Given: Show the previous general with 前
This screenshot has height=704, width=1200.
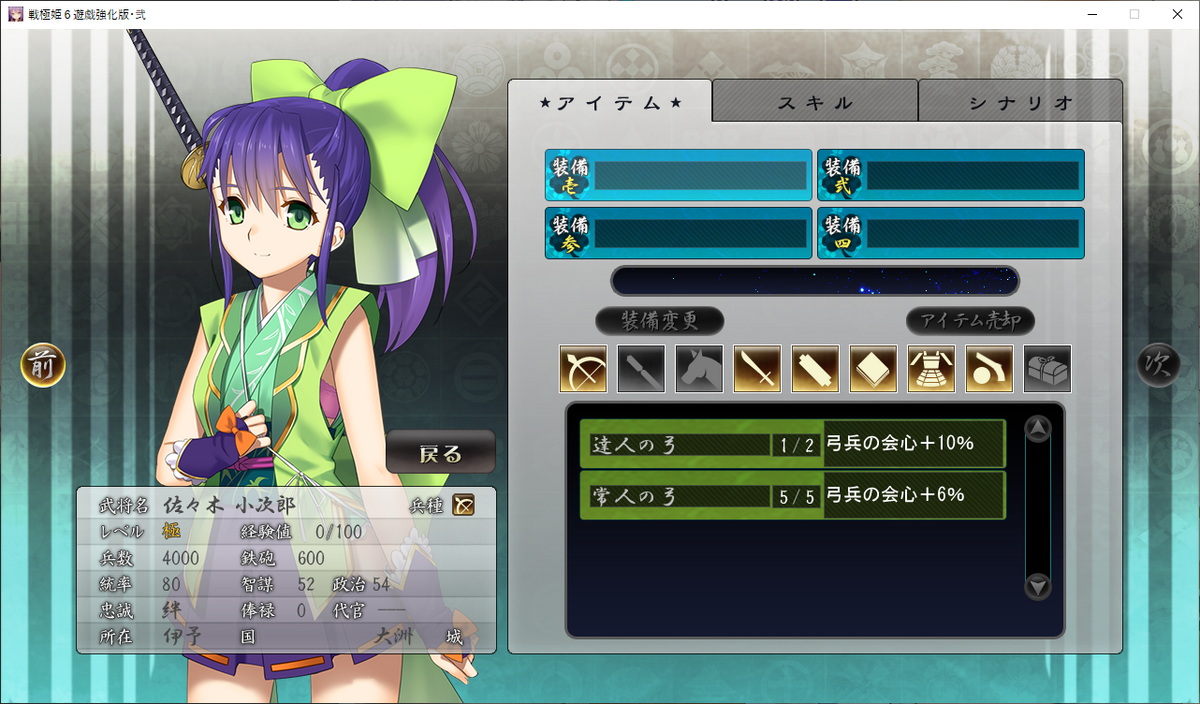Looking at the screenshot, I should click(43, 365).
